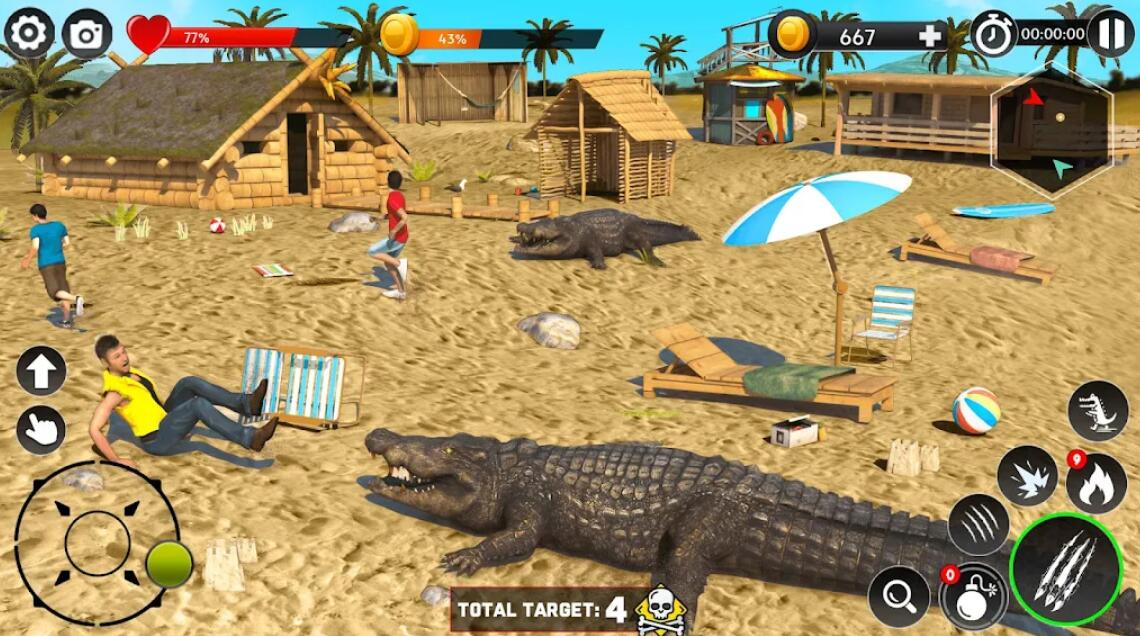Viewport: 1140px width, 636px height.
Task: Open the settings gear menu
Action: 29,34
